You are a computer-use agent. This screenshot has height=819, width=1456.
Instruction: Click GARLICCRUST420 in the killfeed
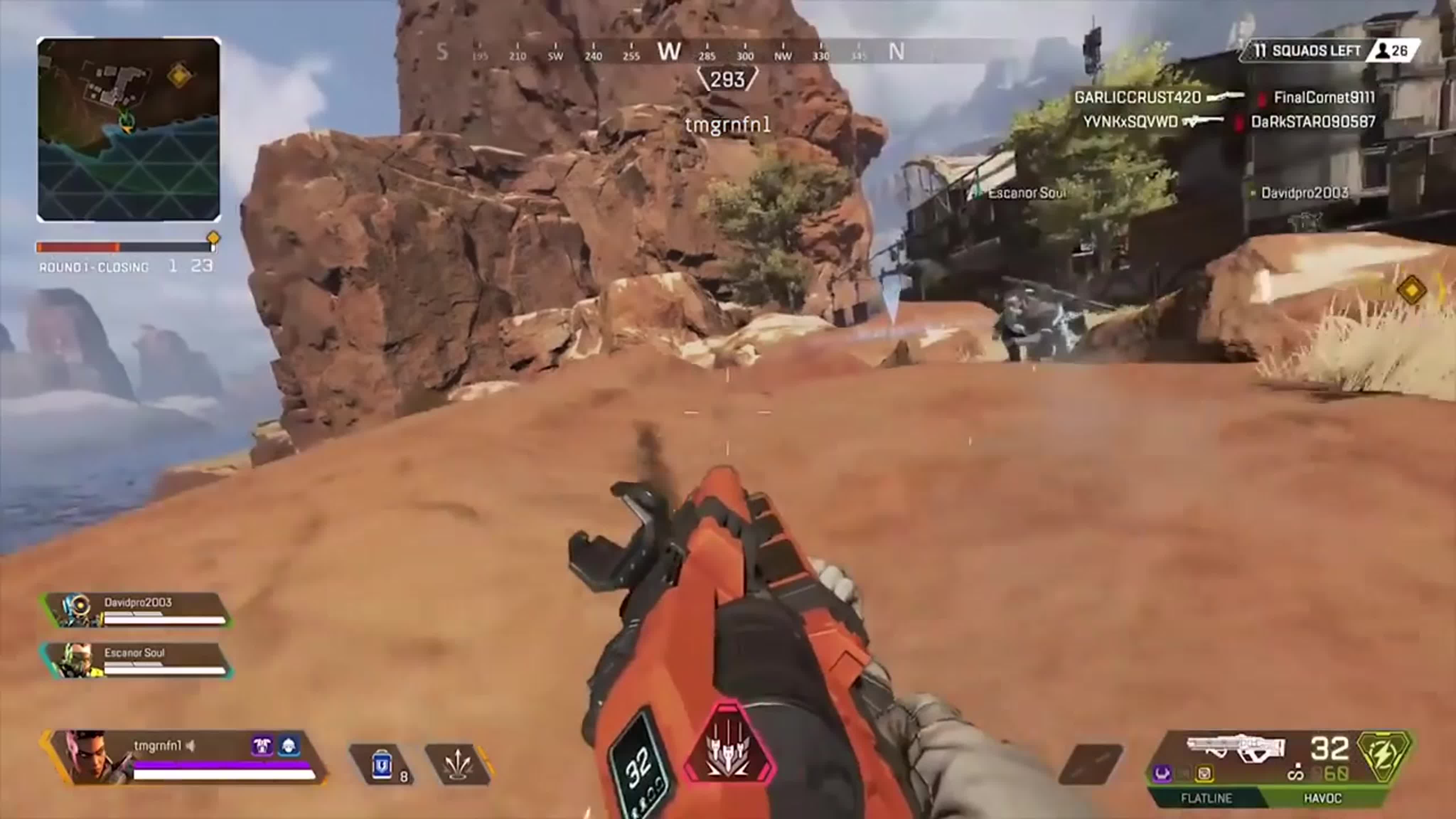1139,97
